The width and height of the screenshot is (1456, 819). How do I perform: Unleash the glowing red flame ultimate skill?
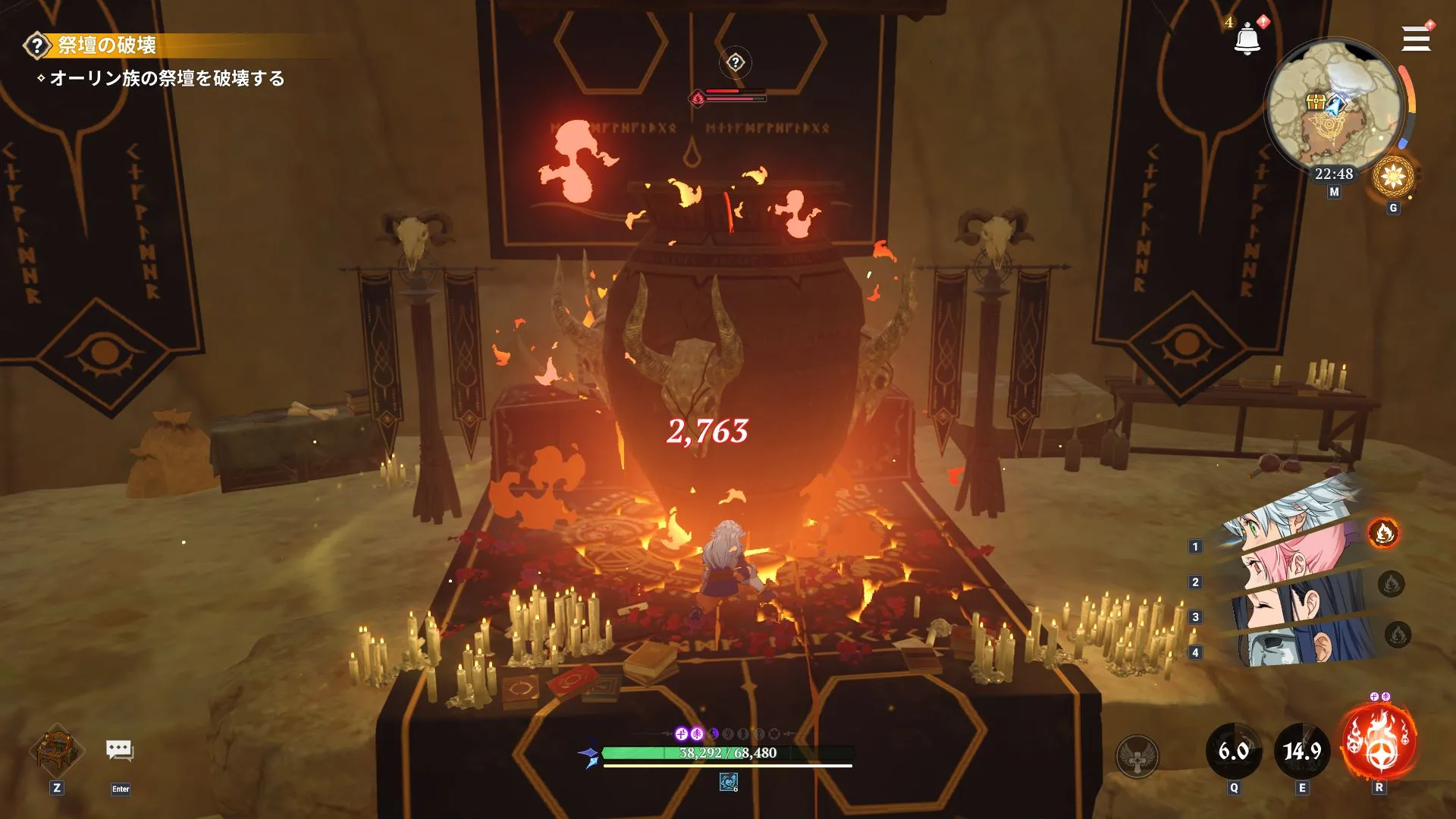[1379, 743]
